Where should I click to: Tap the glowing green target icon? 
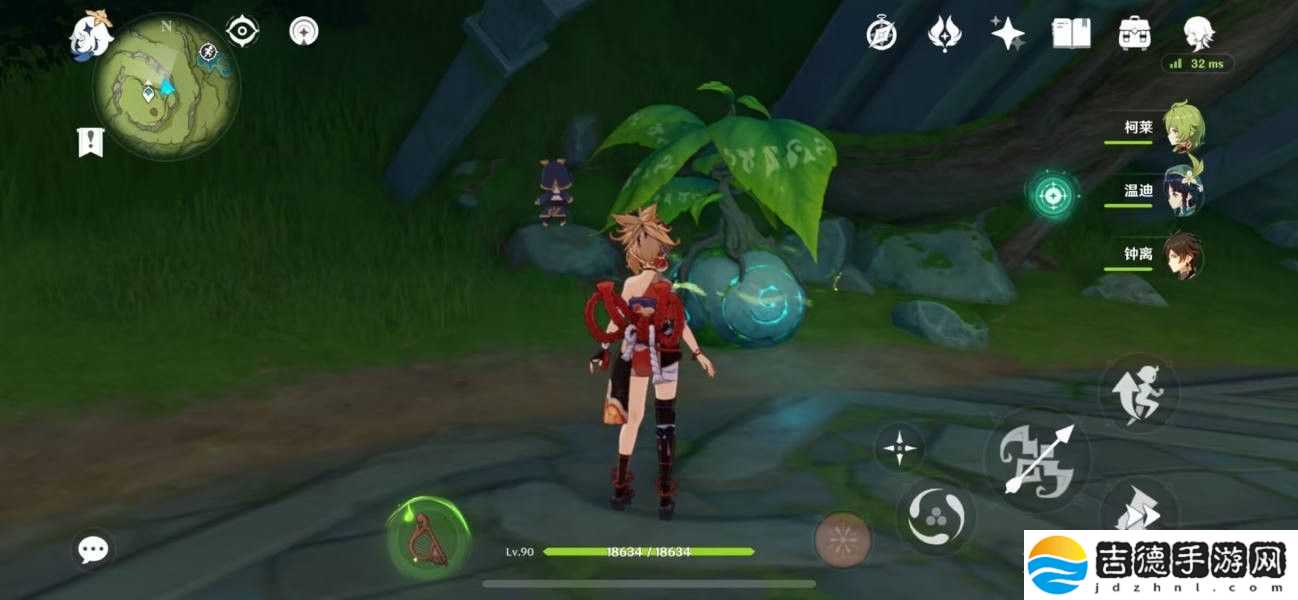[1052, 194]
